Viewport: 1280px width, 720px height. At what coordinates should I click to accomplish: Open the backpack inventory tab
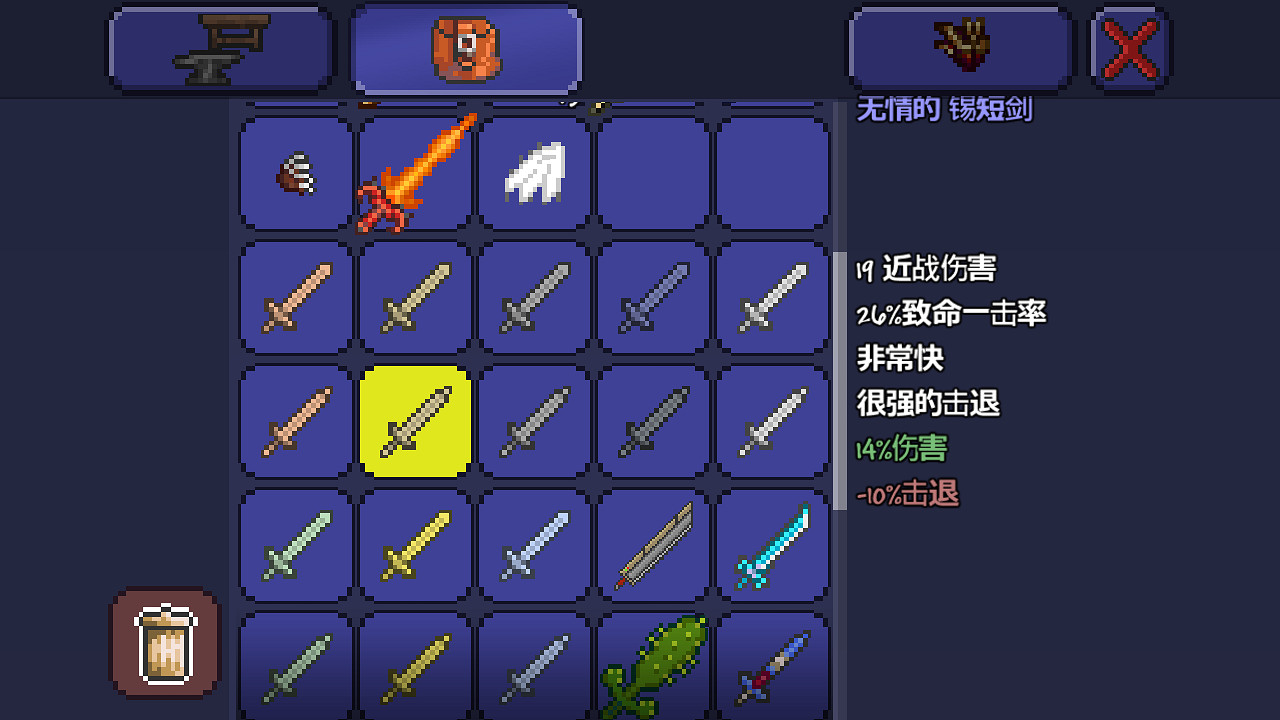point(465,47)
